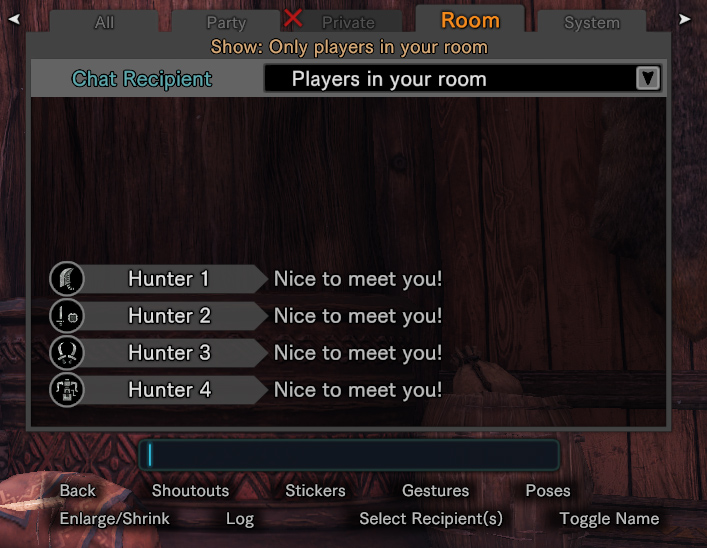707x548 pixels.
Task: Open the Shoutouts menu
Action: tap(190, 491)
